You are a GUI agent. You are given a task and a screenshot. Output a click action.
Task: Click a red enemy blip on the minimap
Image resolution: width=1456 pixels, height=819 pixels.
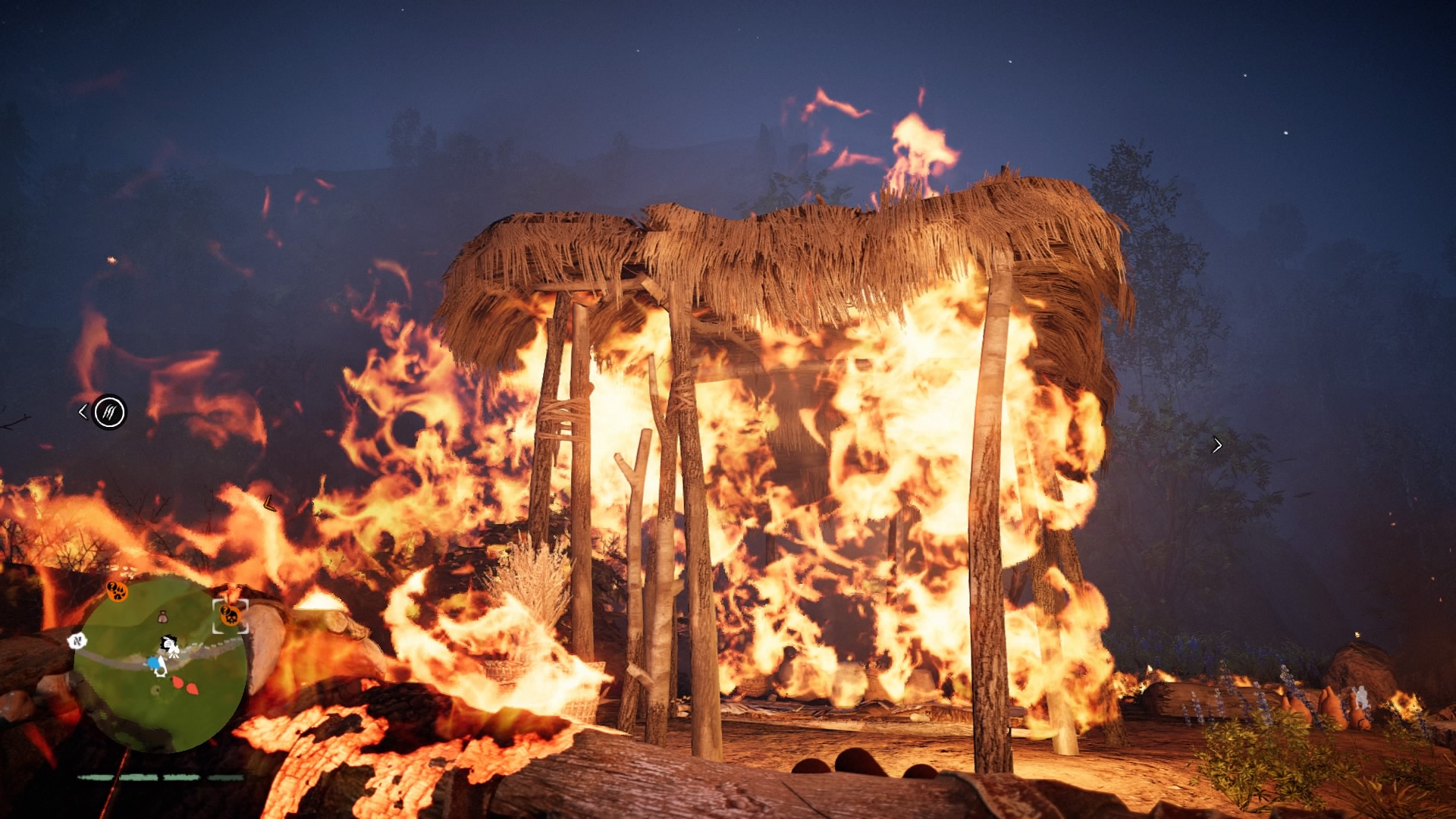click(179, 683)
